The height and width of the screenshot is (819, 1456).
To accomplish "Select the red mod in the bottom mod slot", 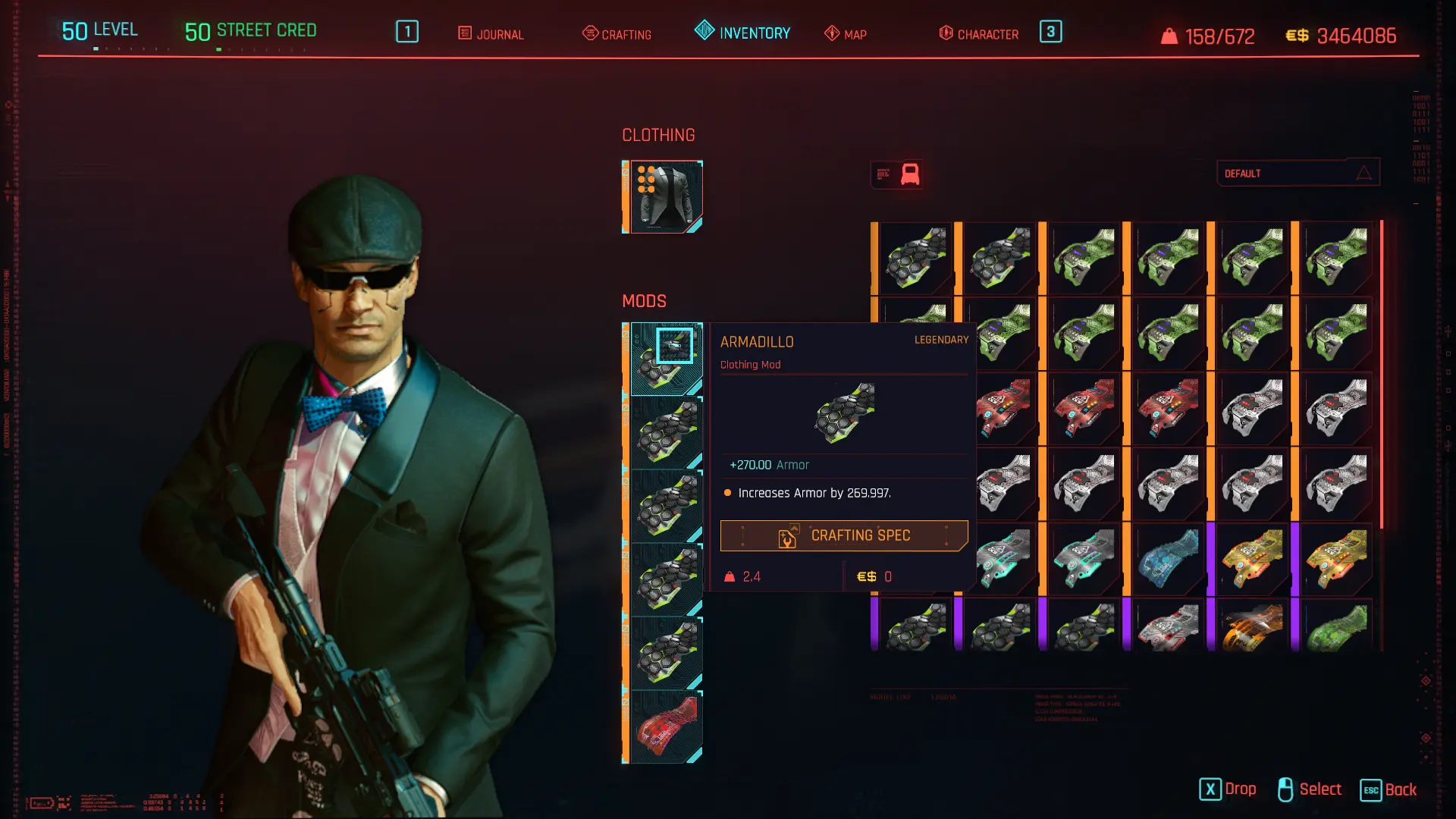I will point(666,726).
